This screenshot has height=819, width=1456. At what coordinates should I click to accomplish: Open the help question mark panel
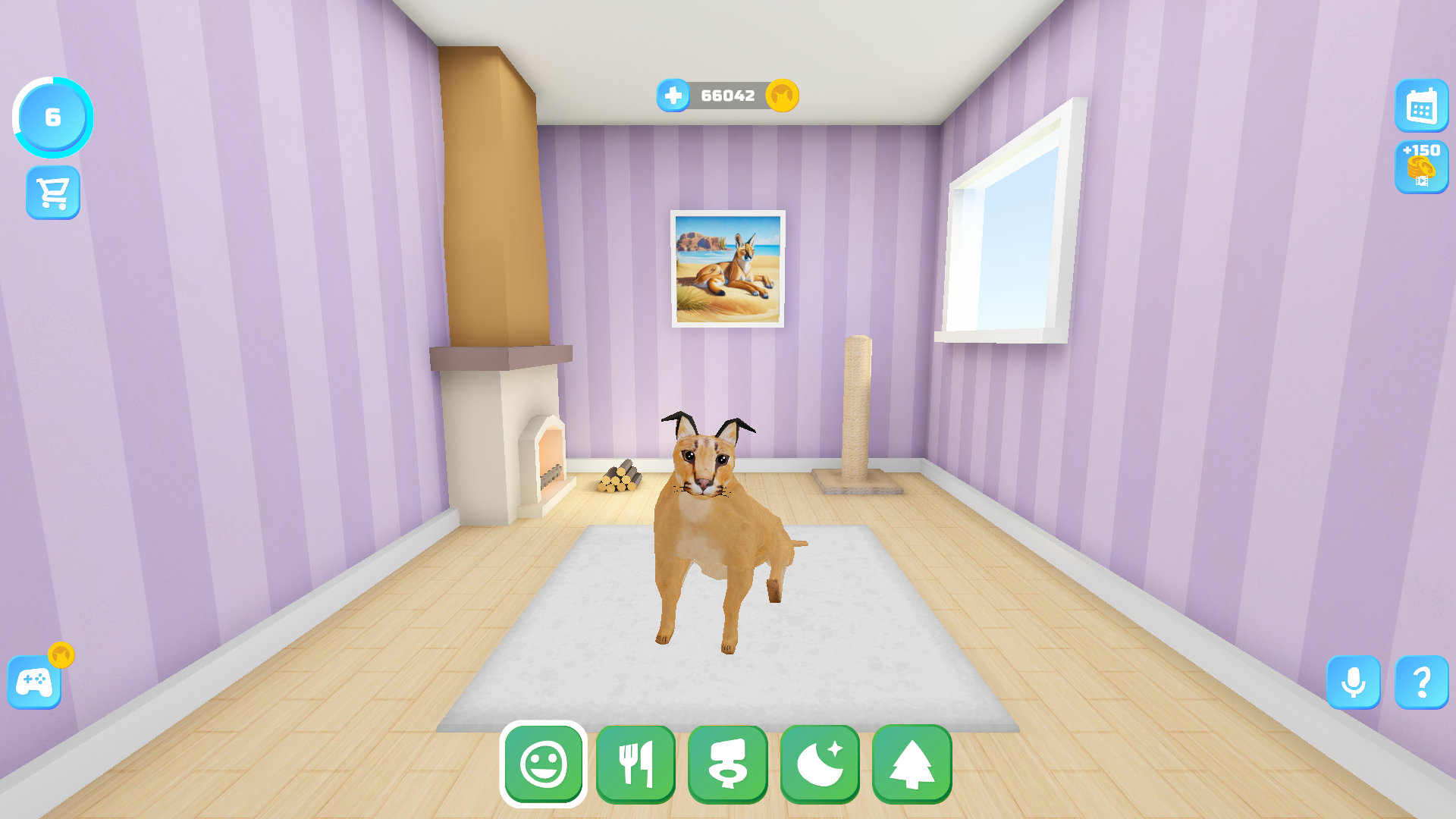(x=1423, y=683)
